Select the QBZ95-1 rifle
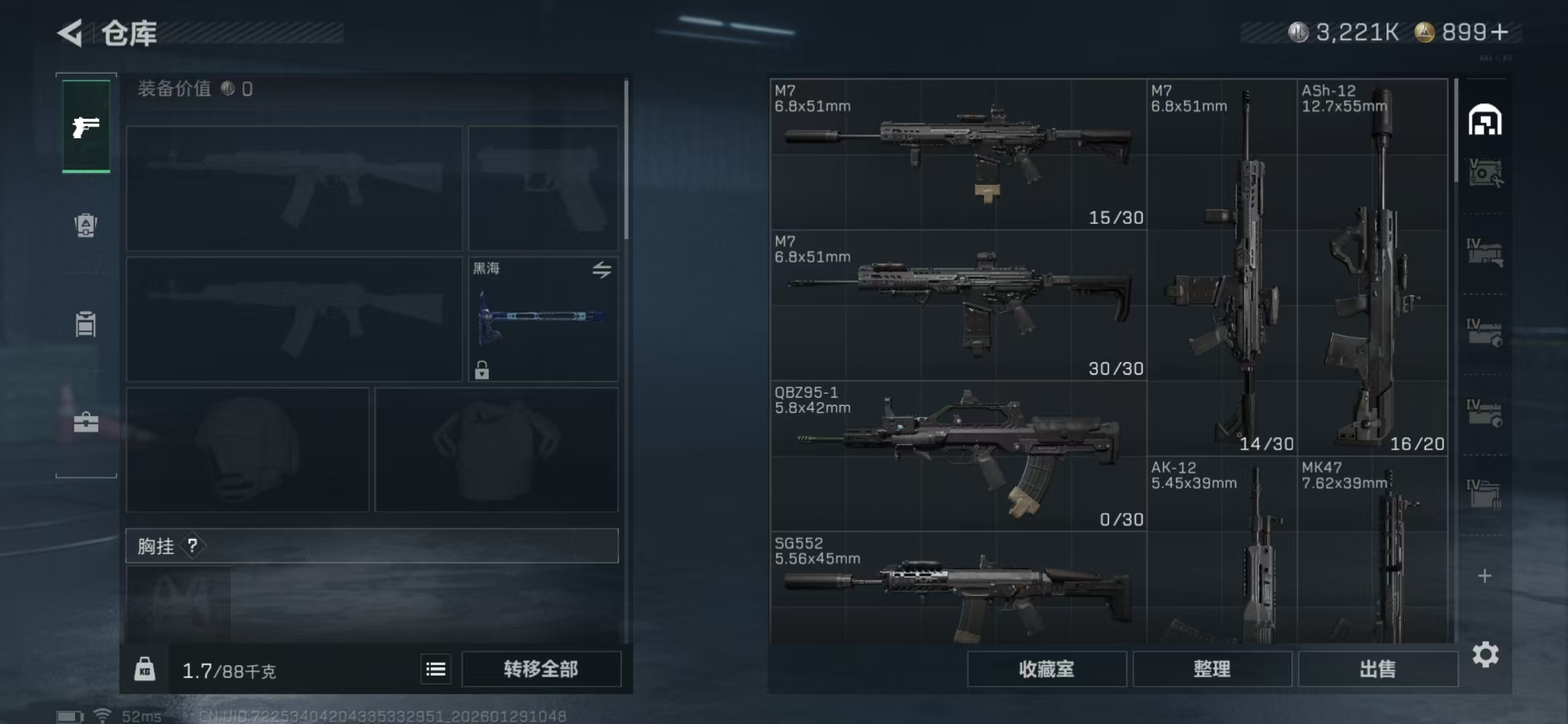This screenshot has width=1568, height=724. click(x=958, y=456)
